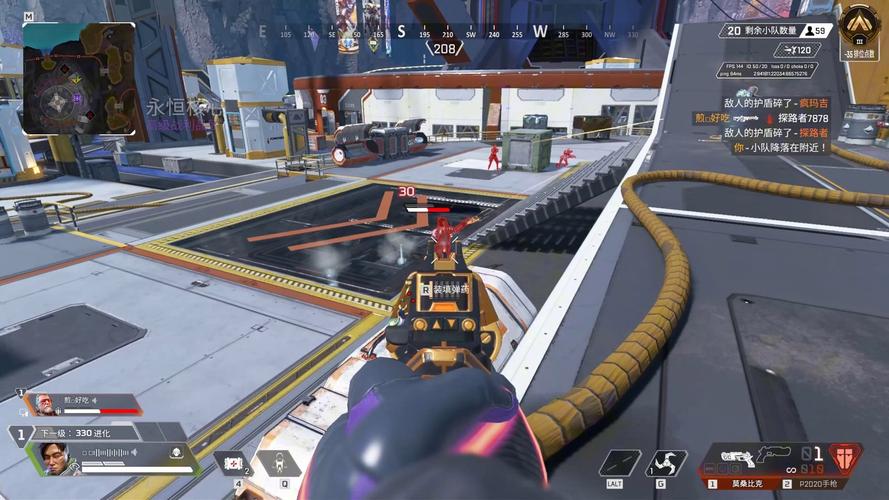Select the throwing star ordnance icon
This screenshot has height=500, width=889.
coord(667,463)
